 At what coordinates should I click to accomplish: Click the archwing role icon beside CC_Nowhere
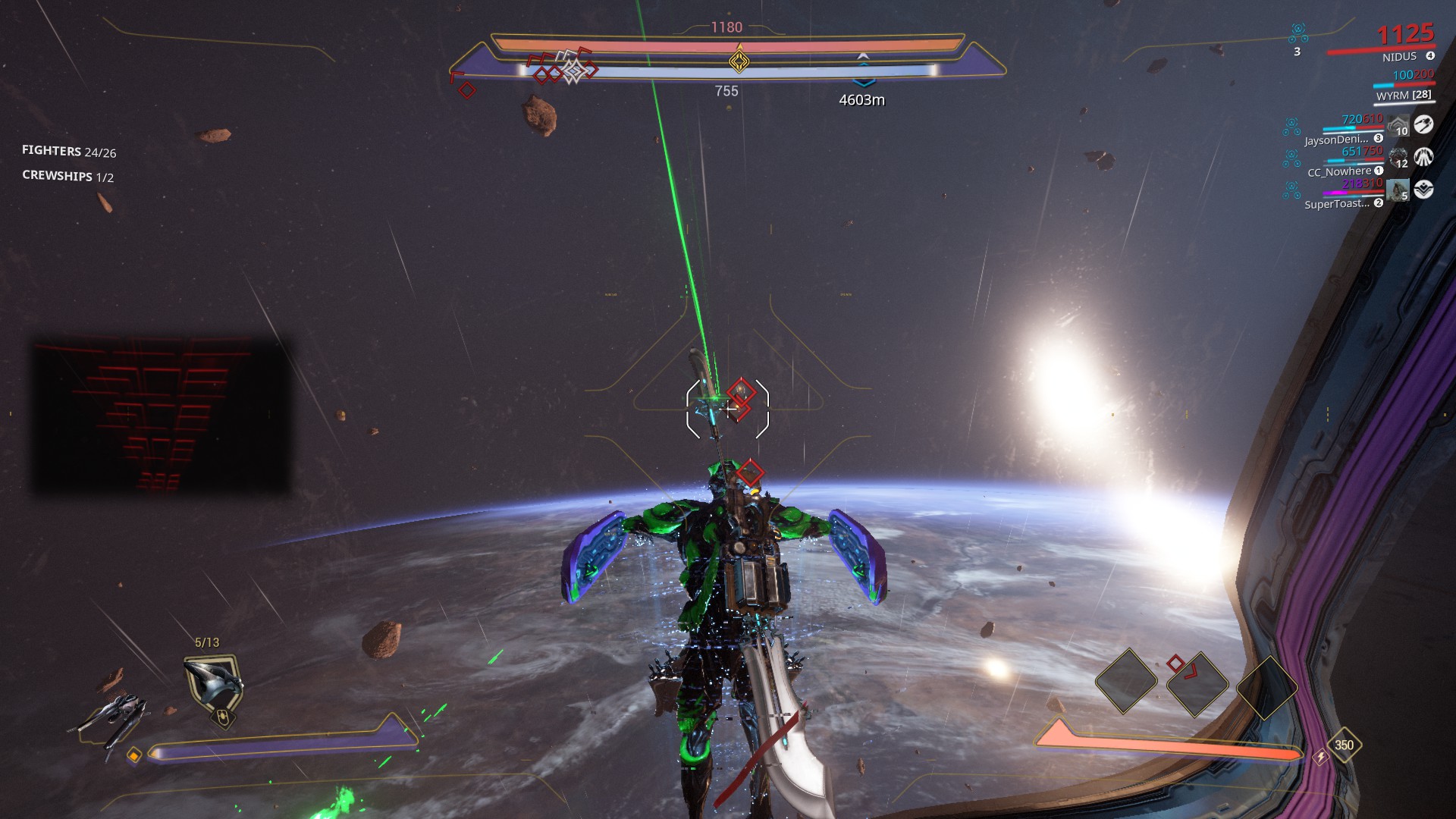coord(1423,157)
